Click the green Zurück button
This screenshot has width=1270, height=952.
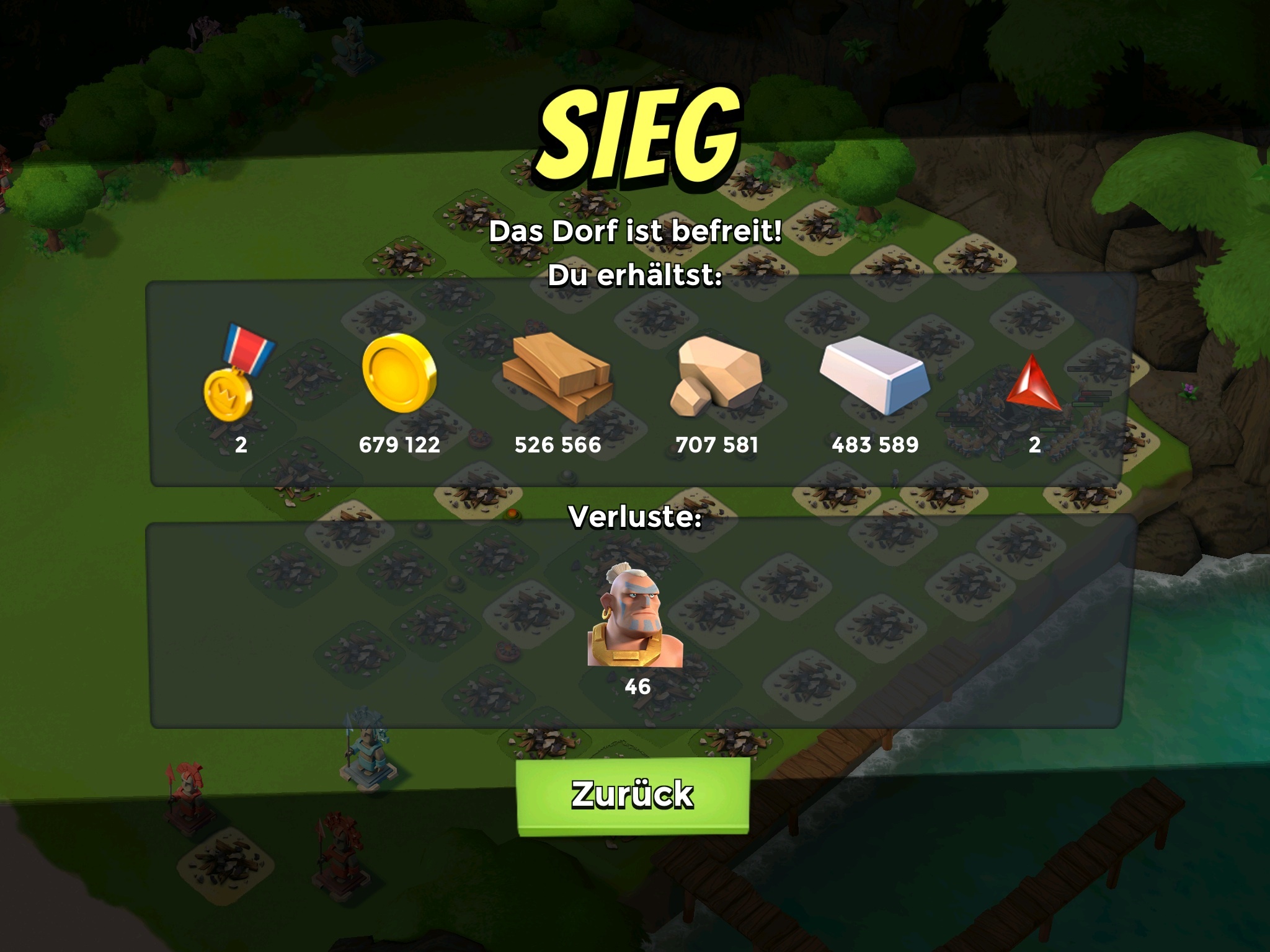tap(633, 795)
